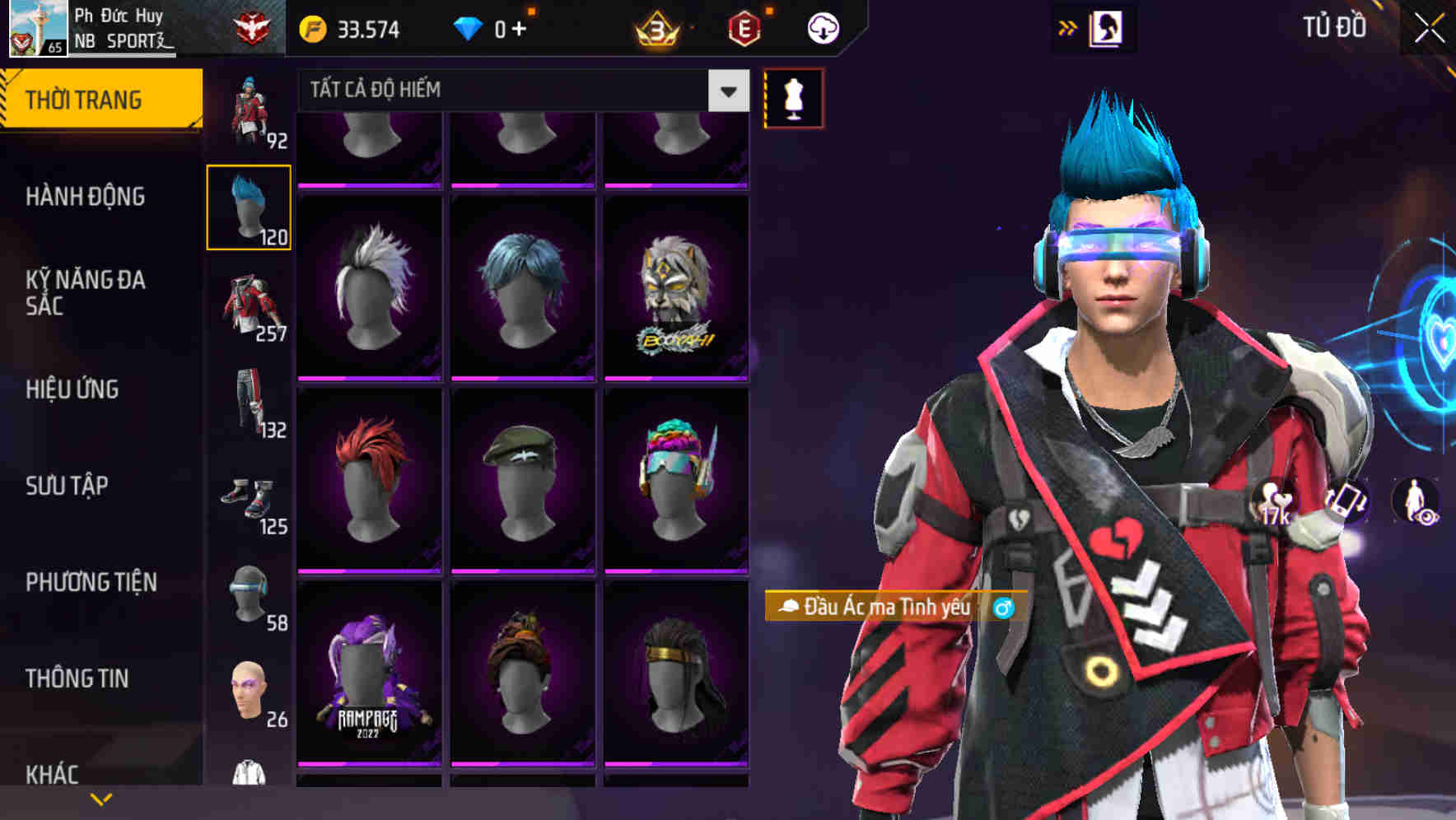Click the cloud download icon in top bar
The height and width of the screenshot is (820, 1456).
[820, 27]
